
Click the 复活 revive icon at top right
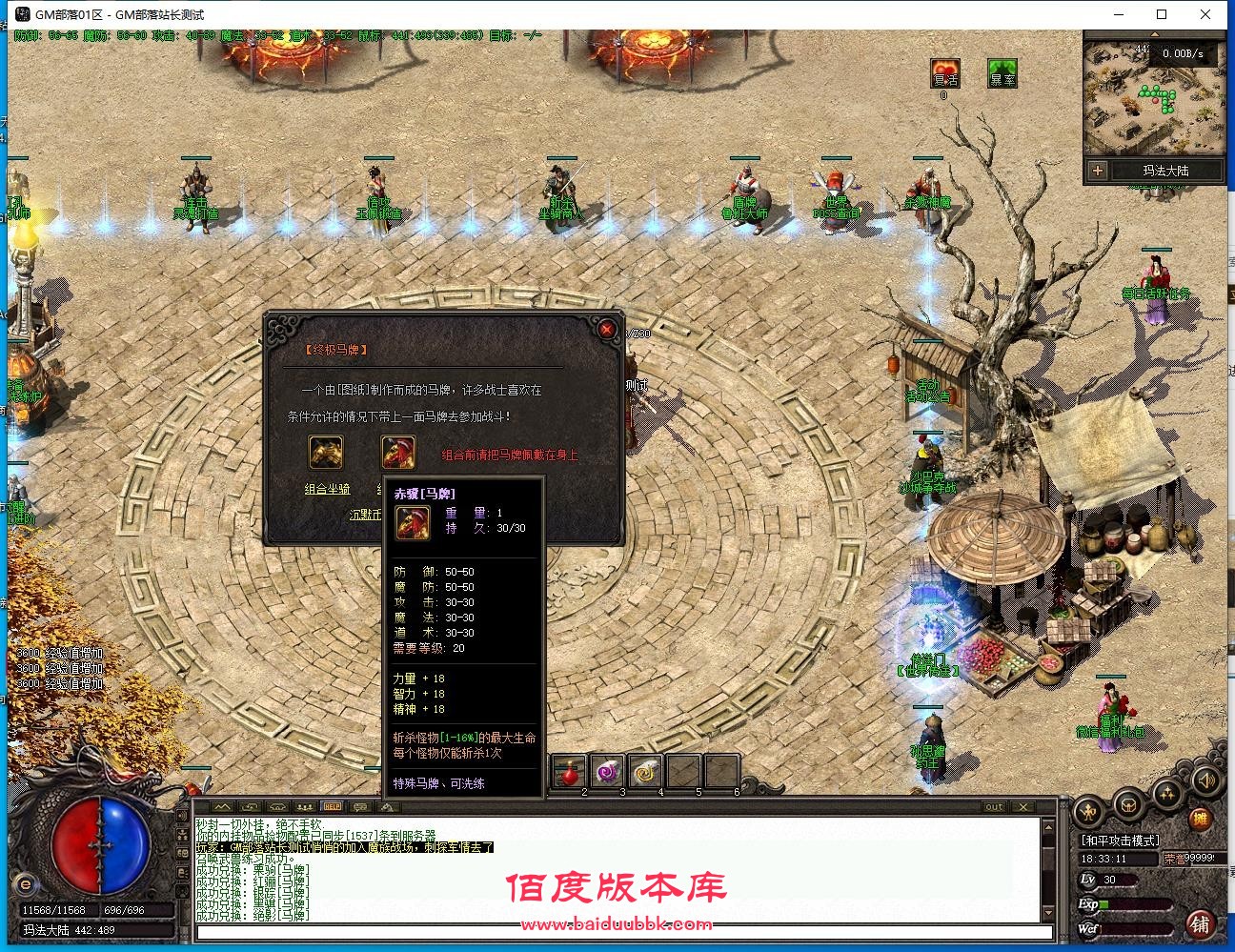(x=945, y=73)
